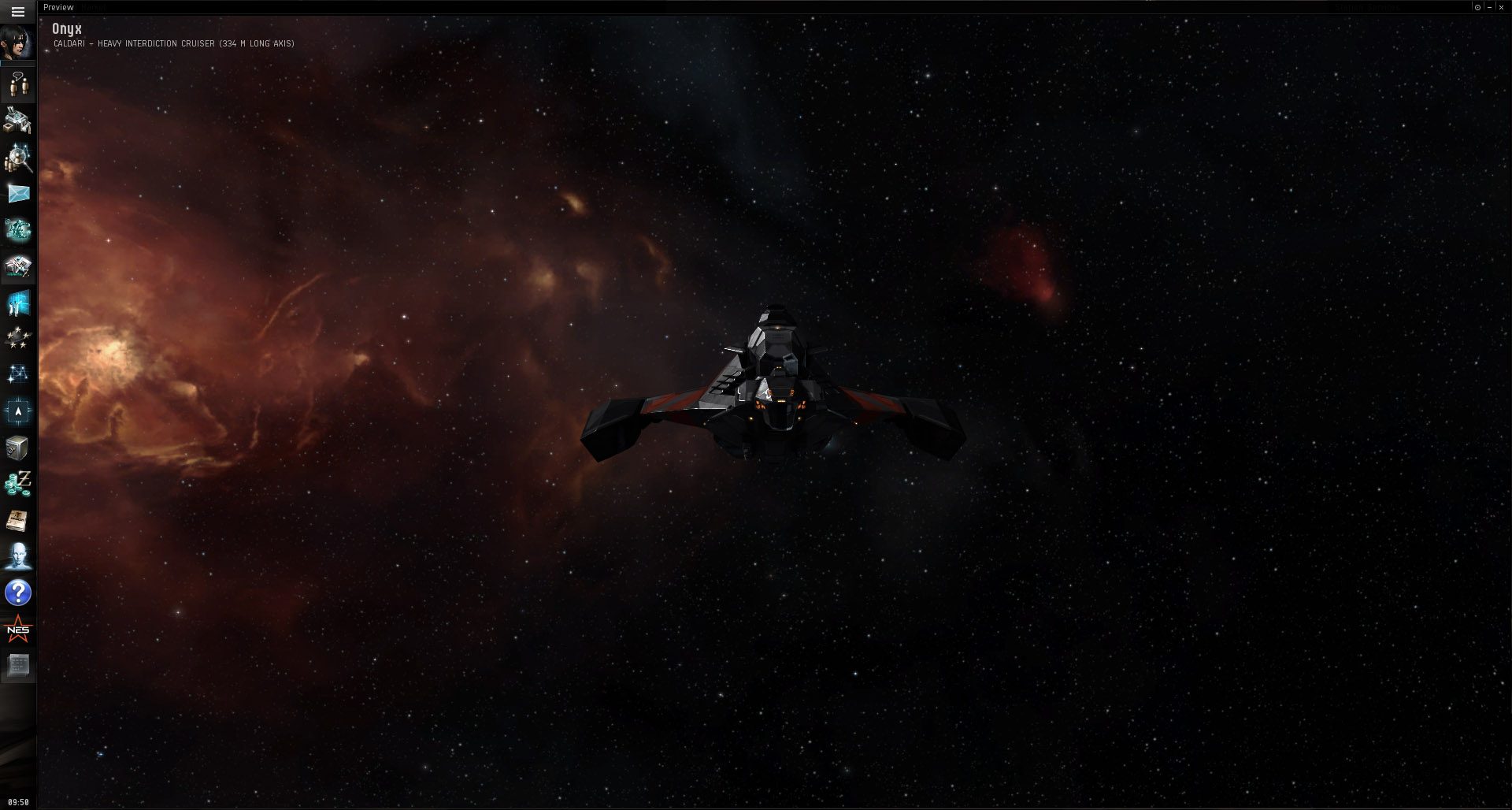Close the Preview window
Screen dimensions: 1512x810
click(x=1501, y=7)
